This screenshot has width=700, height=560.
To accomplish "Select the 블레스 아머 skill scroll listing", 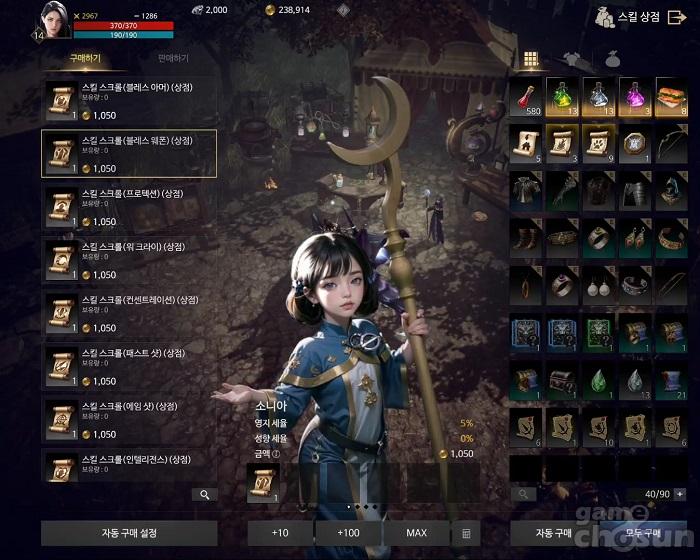I will coord(129,101).
